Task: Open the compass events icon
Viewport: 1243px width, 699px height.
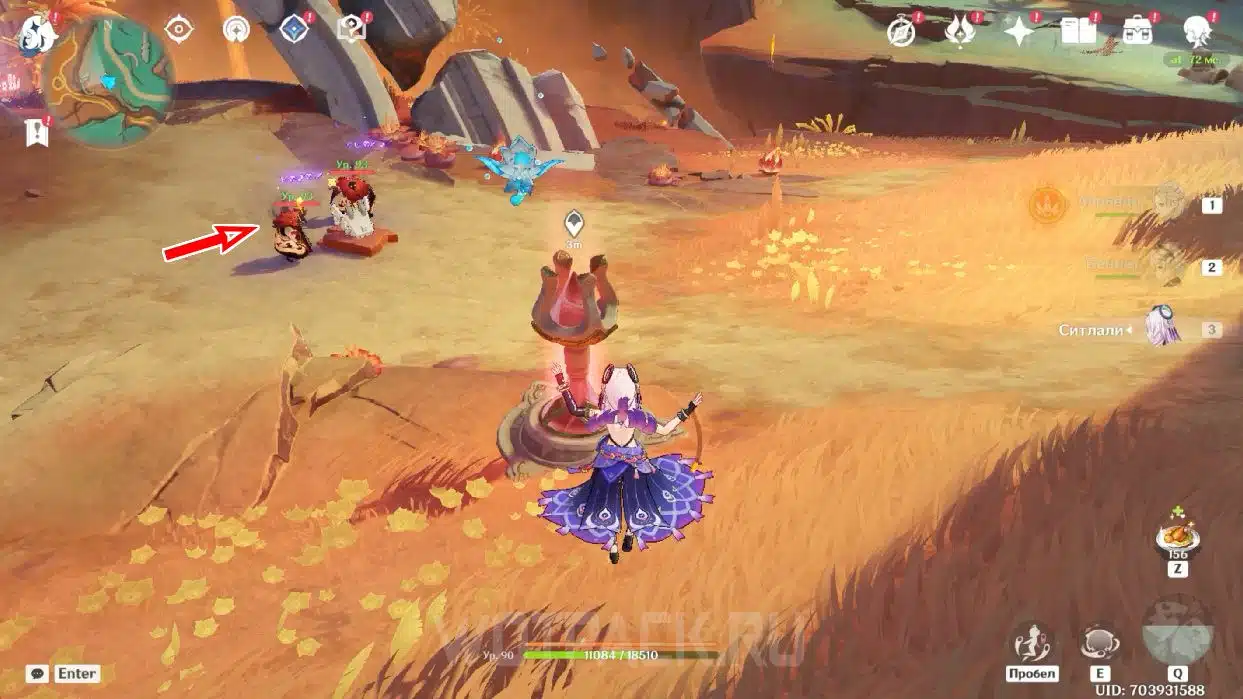Action: coord(901,32)
